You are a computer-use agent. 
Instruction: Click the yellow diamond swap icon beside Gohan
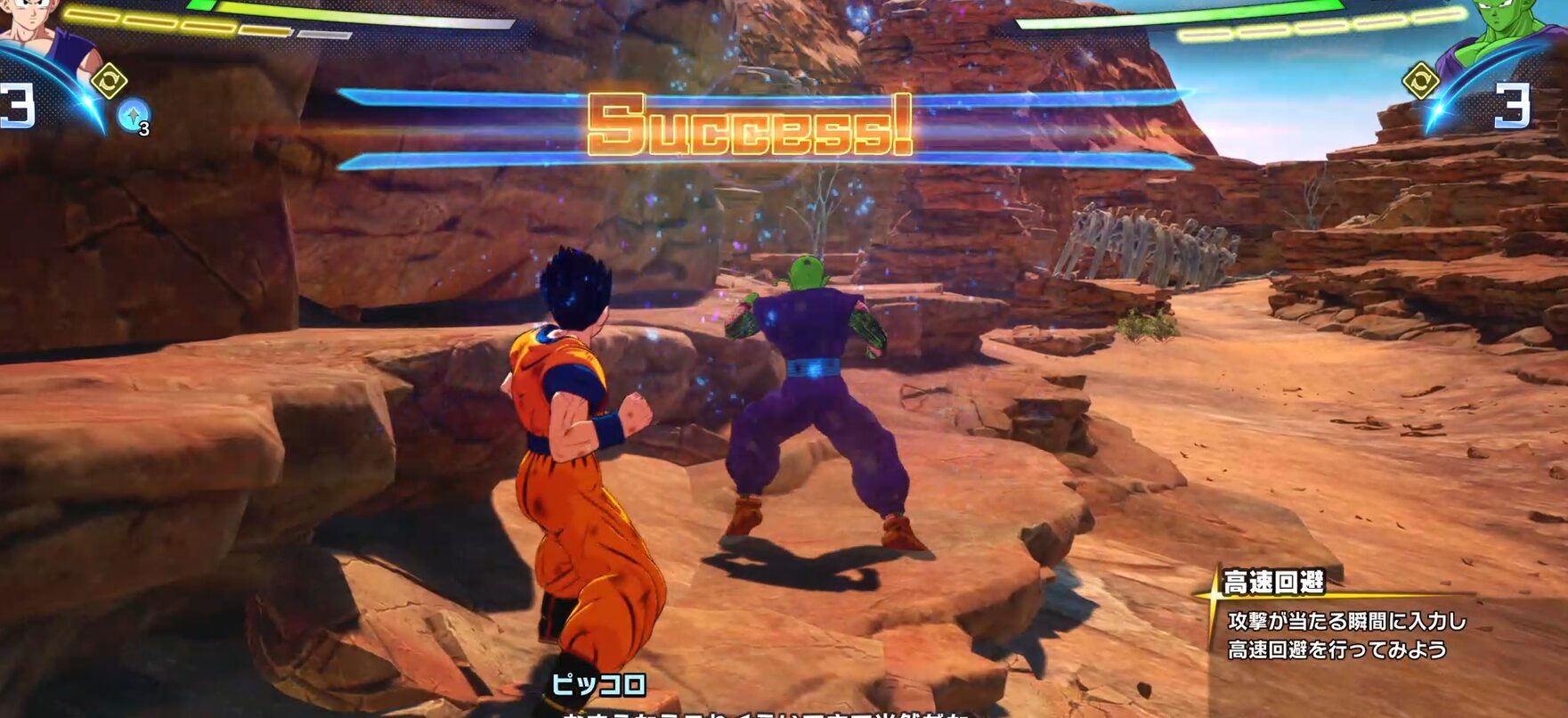point(109,81)
